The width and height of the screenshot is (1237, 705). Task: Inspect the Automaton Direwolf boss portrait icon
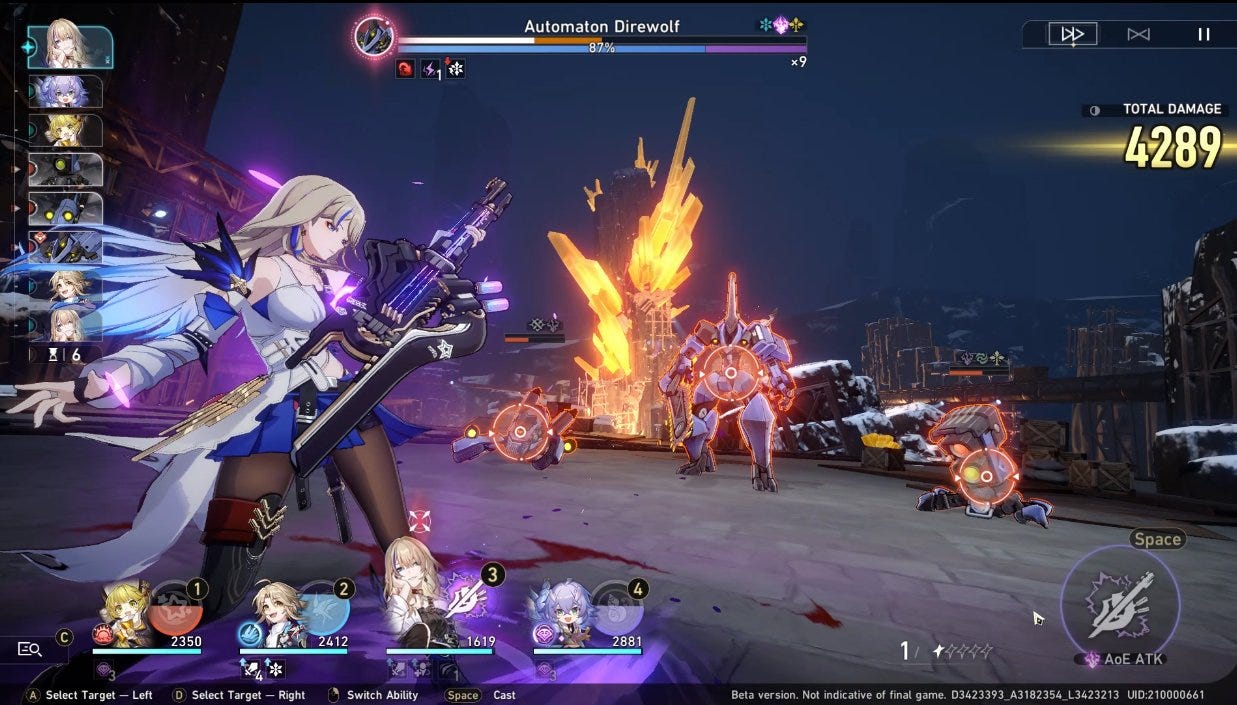click(x=374, y=37)
